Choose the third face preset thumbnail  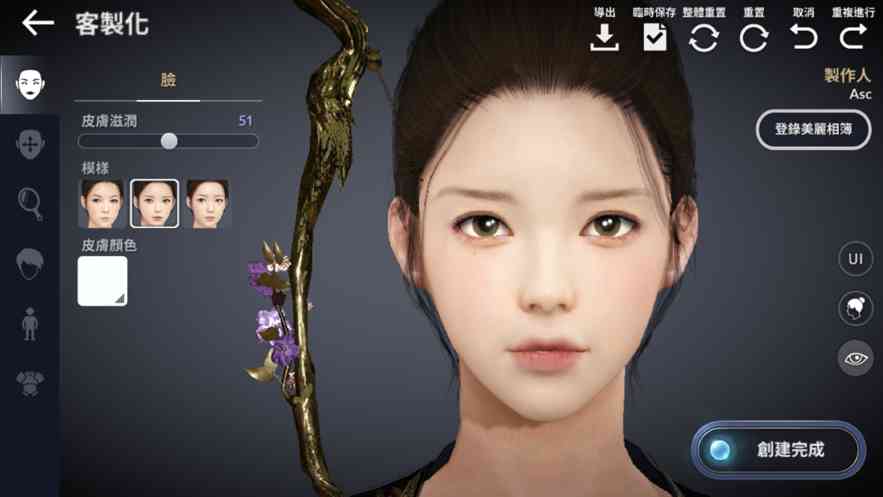tap(208, 204)
